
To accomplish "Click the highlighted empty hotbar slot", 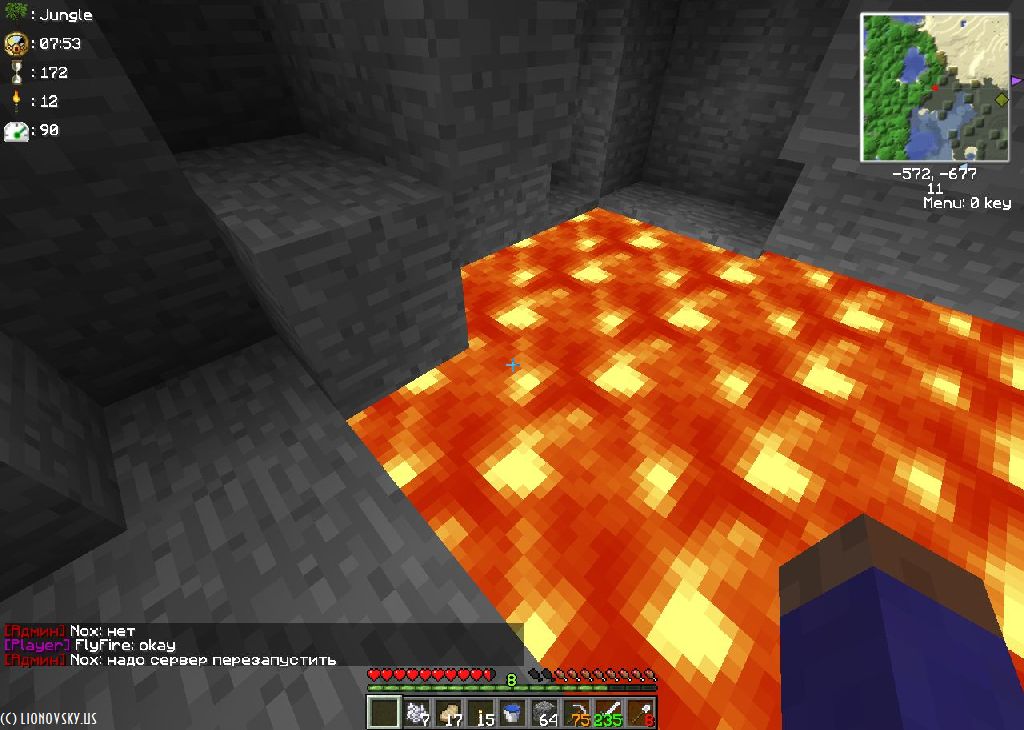I will tap(383, 714).
